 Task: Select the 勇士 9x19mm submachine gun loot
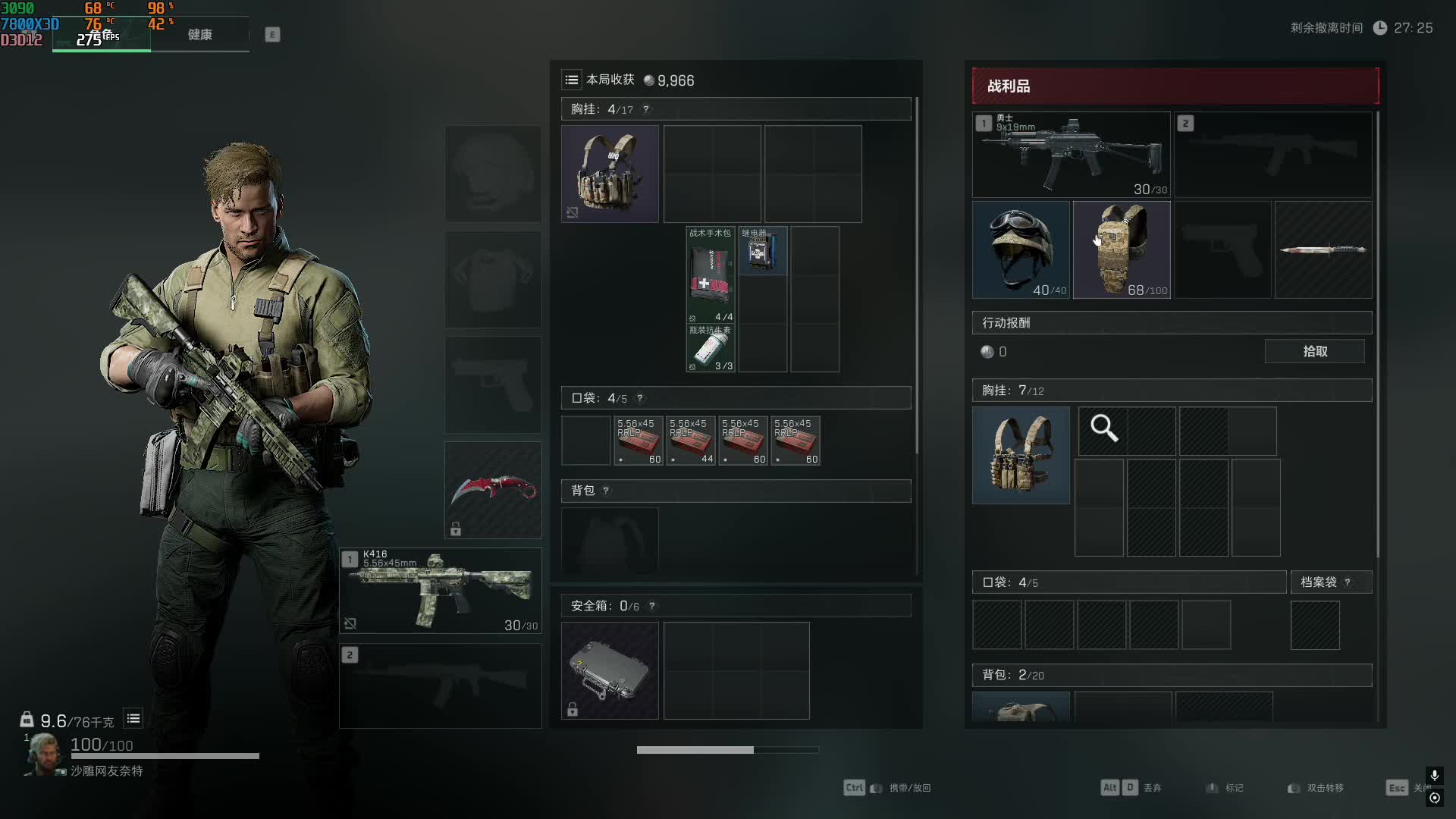1071,155
